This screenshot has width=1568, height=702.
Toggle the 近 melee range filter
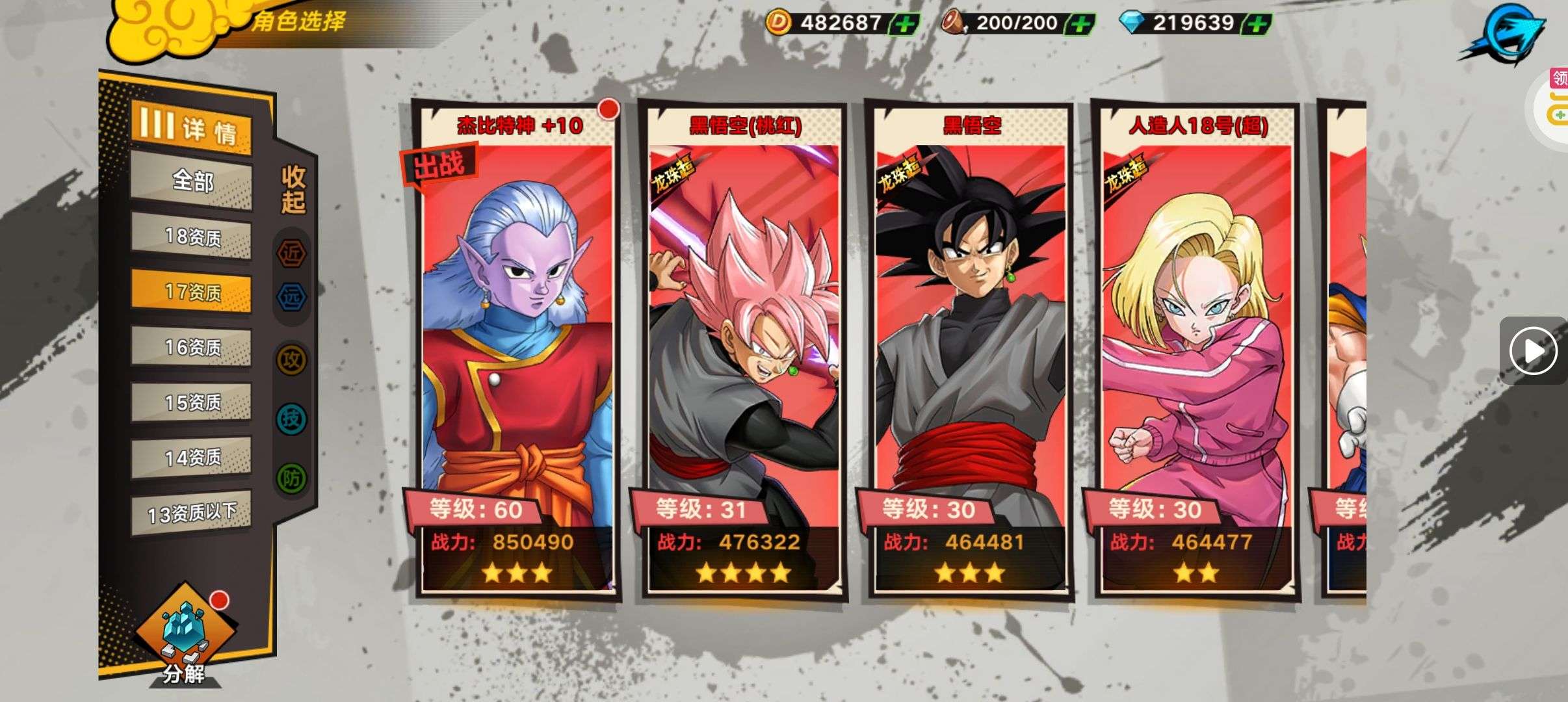coord(292,253)
